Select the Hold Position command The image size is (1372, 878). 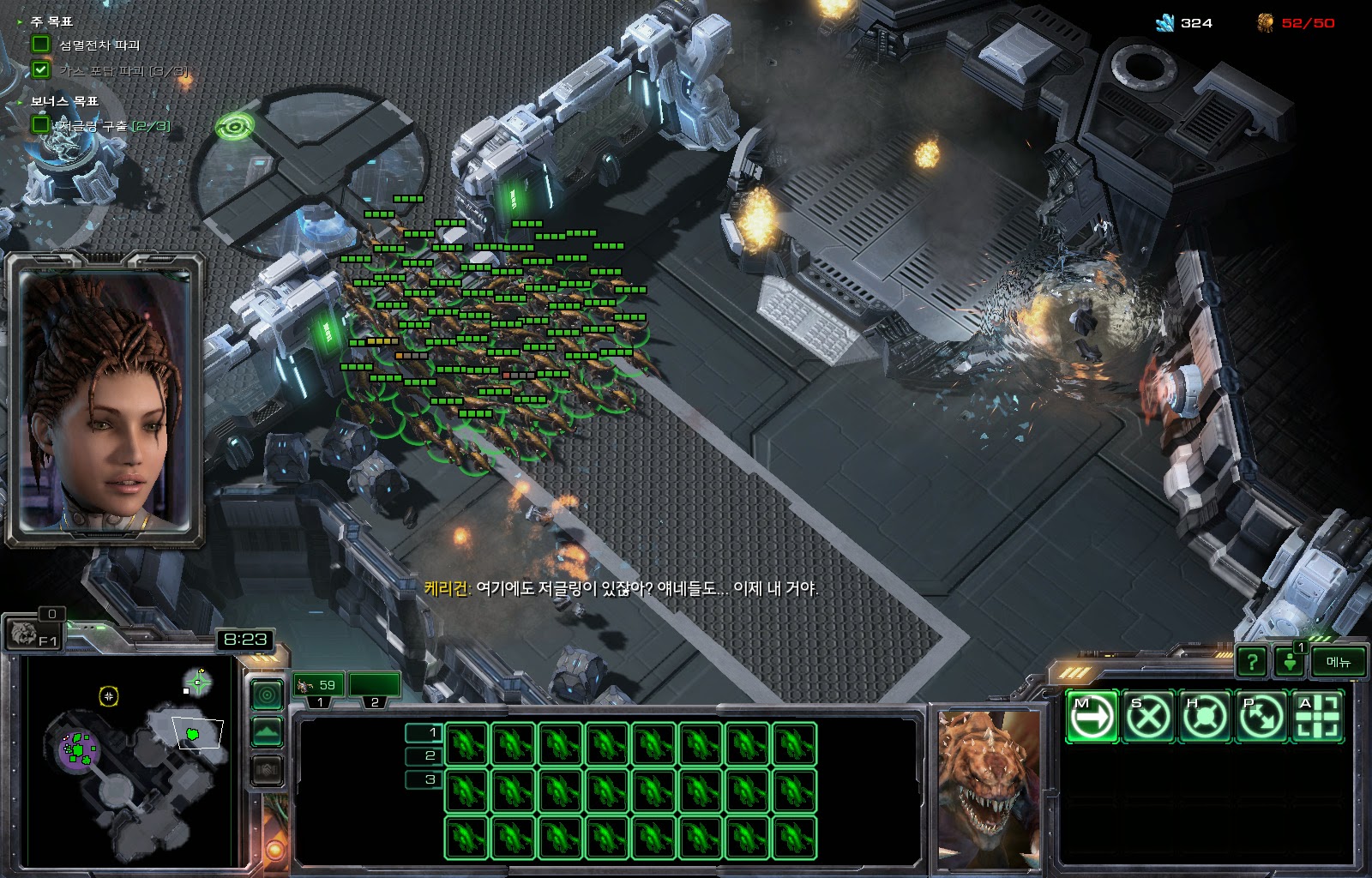tap(1205, 716)
